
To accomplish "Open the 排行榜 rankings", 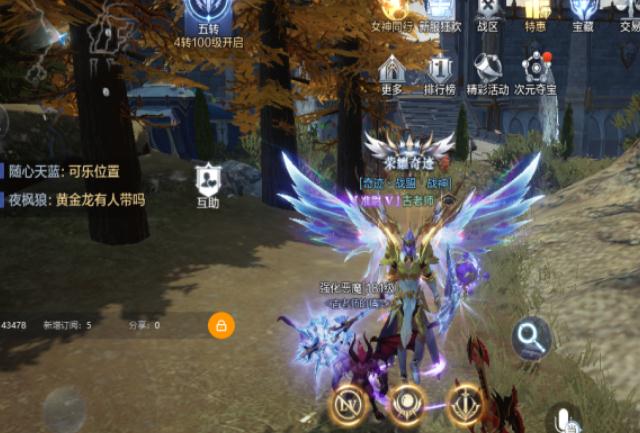I will point(440,74).
